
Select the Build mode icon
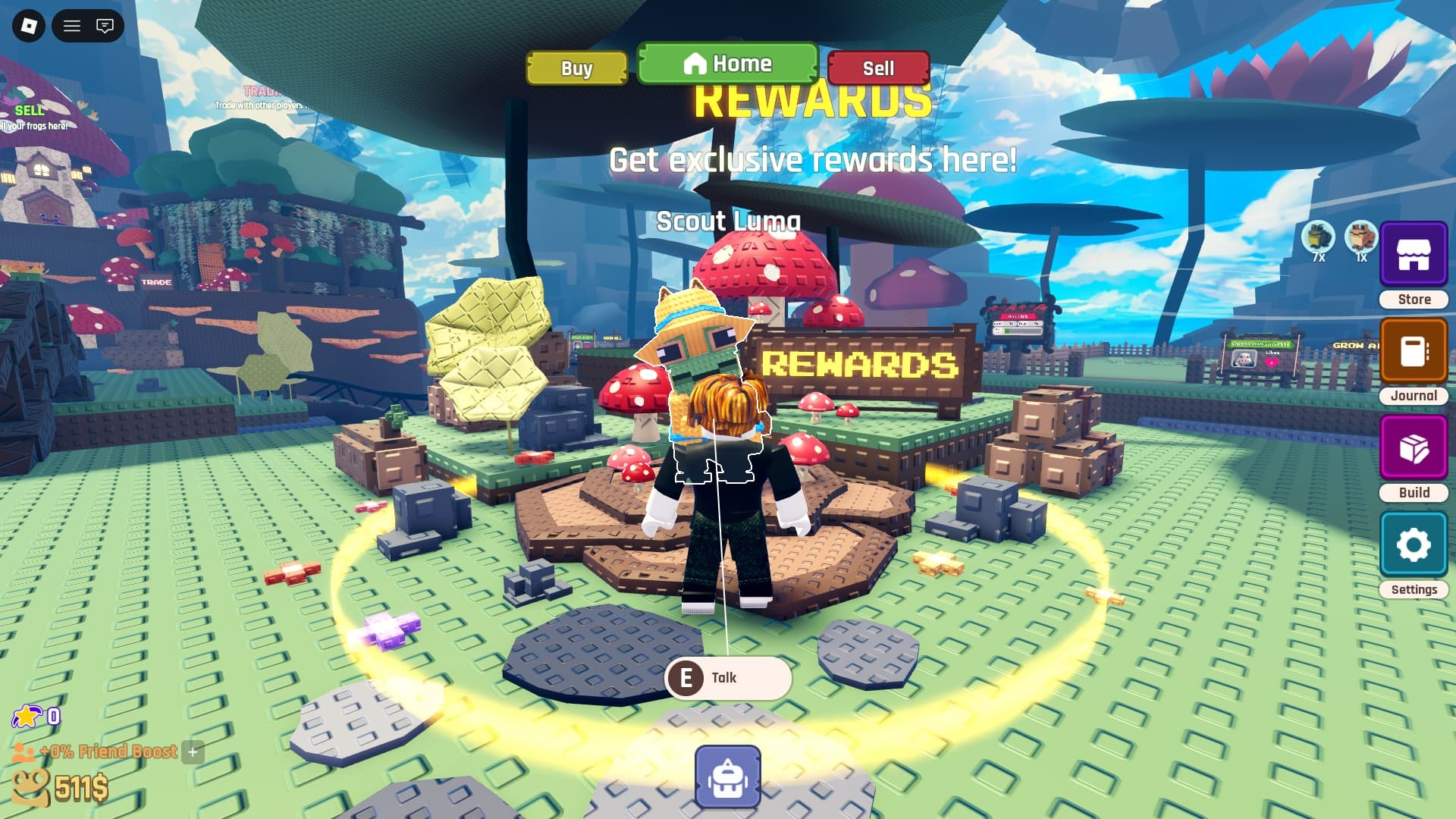pyautogui.click(x=1413, y=447)
